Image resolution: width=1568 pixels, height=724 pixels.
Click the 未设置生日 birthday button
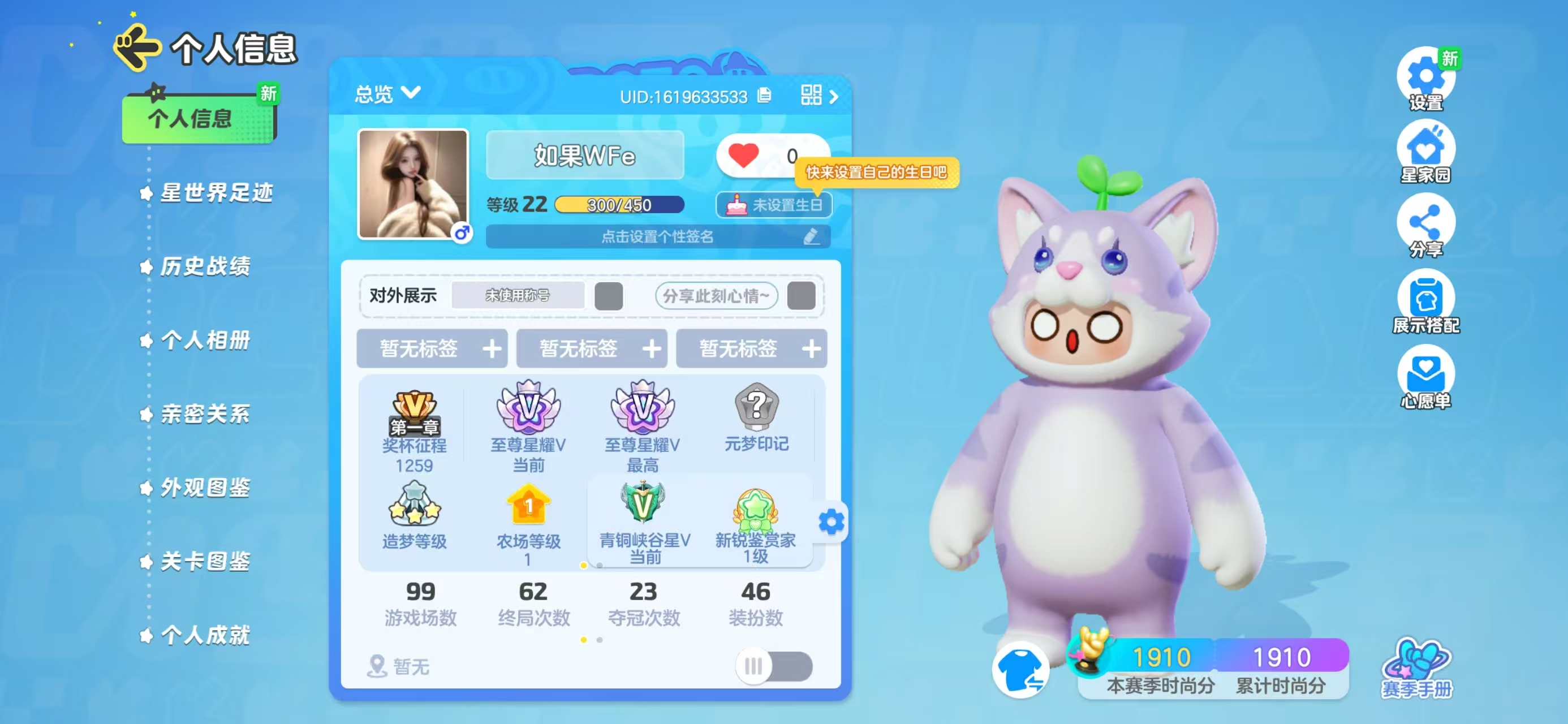tap(774, 205)
